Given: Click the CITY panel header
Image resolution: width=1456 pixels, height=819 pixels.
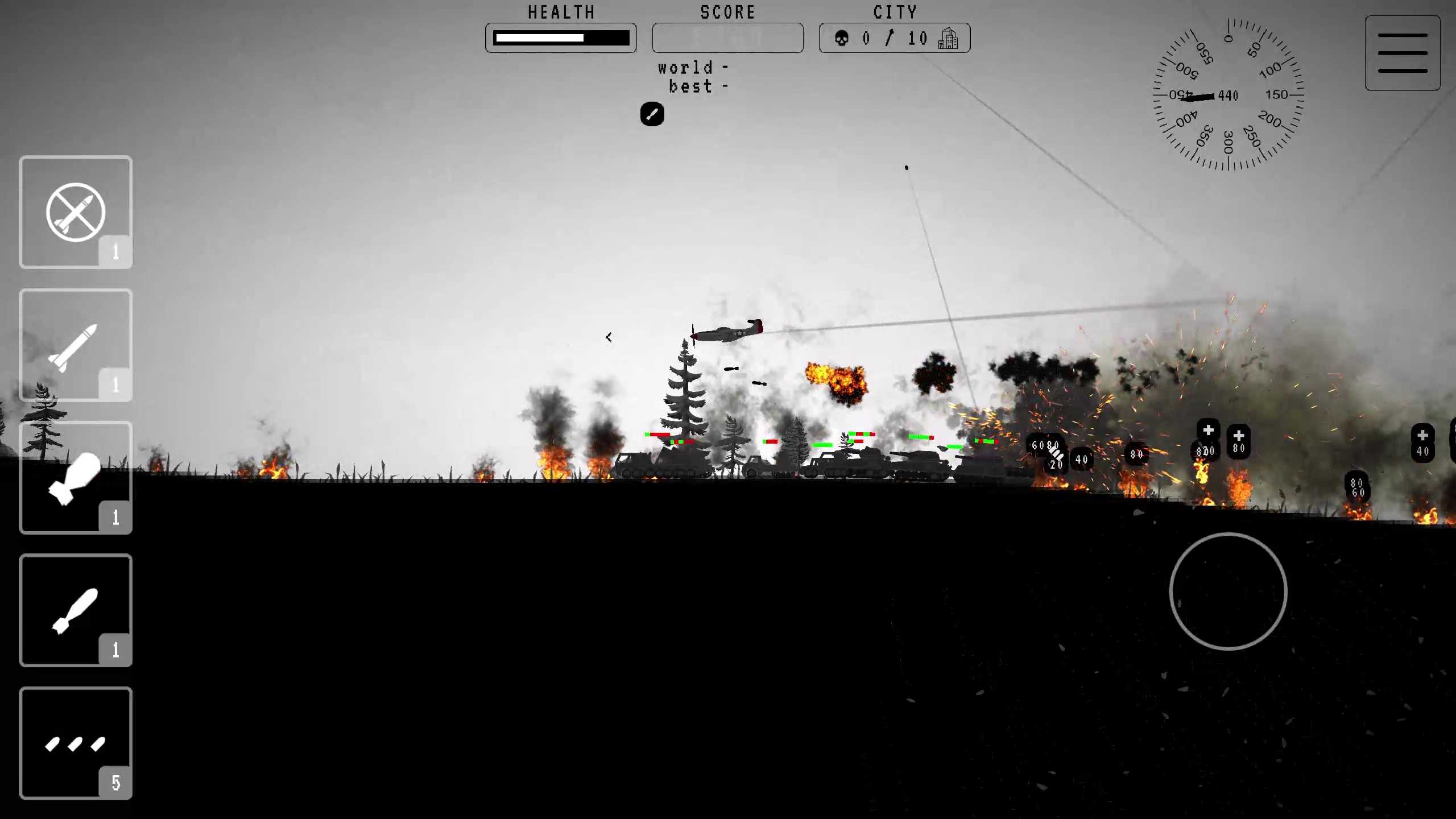Looking at the screenshot, I should 895,12.
